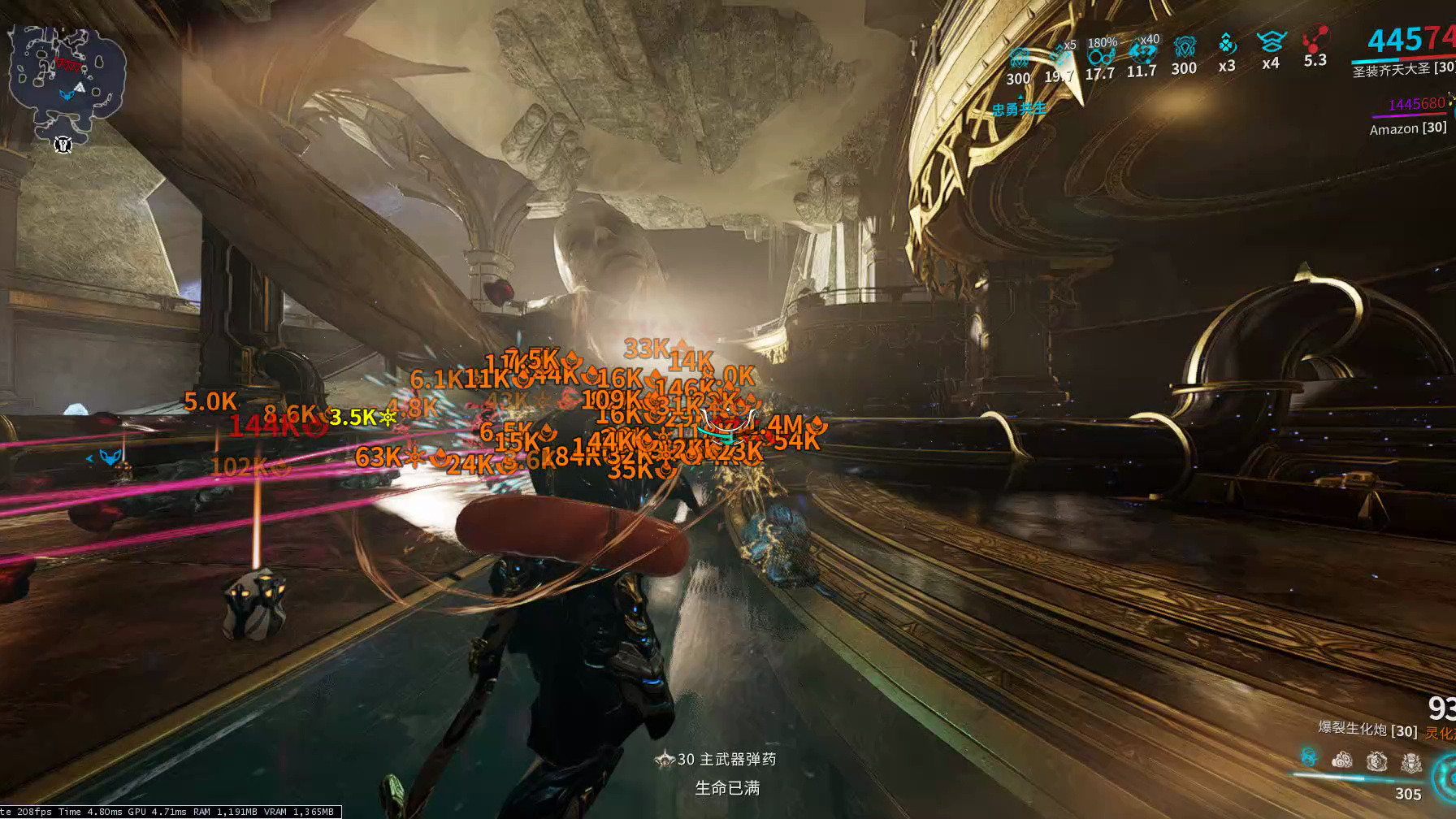1456x819 pixels.
Task: Select the round objective badge below the minimap
Action: pyautogui.click(x=63, y=145)
